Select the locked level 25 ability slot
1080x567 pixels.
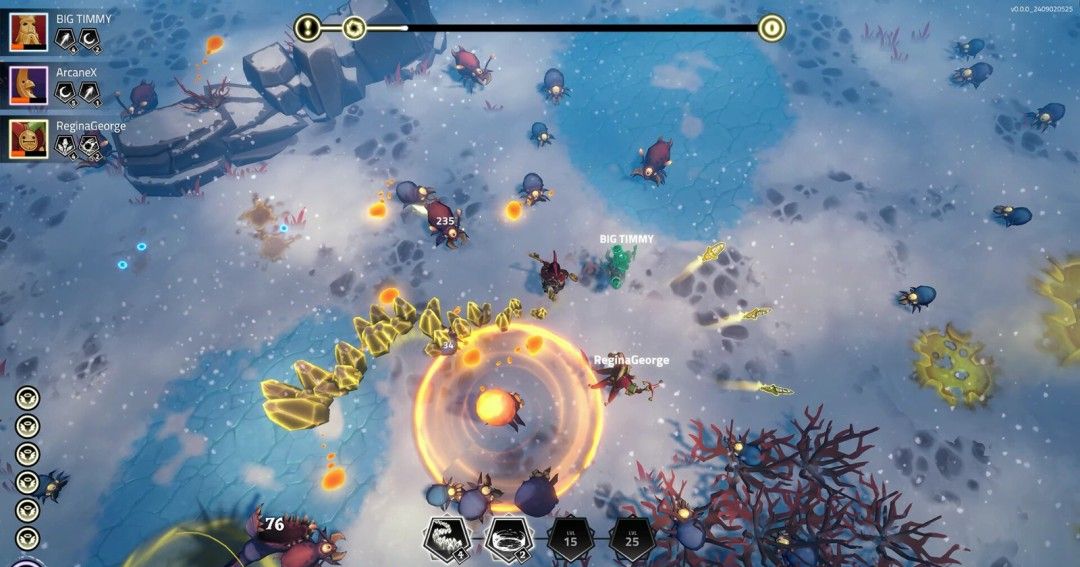tap(632, 538)
